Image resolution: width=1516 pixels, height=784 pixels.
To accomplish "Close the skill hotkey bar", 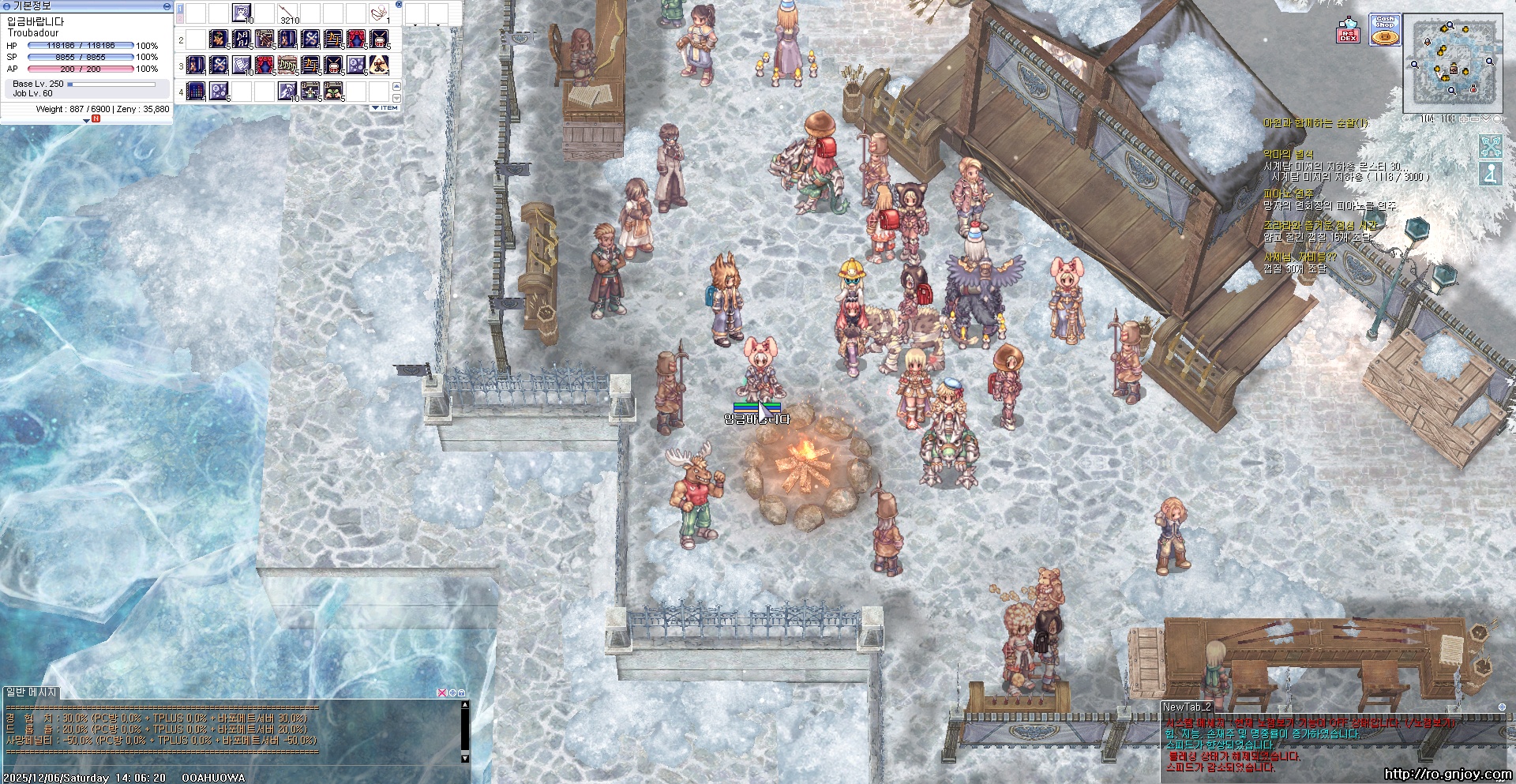I will (399, 5).
